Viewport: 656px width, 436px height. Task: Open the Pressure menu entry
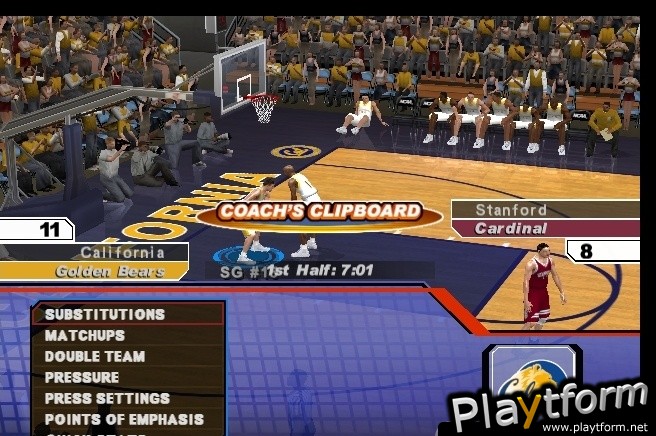click(x=82, y=377)
